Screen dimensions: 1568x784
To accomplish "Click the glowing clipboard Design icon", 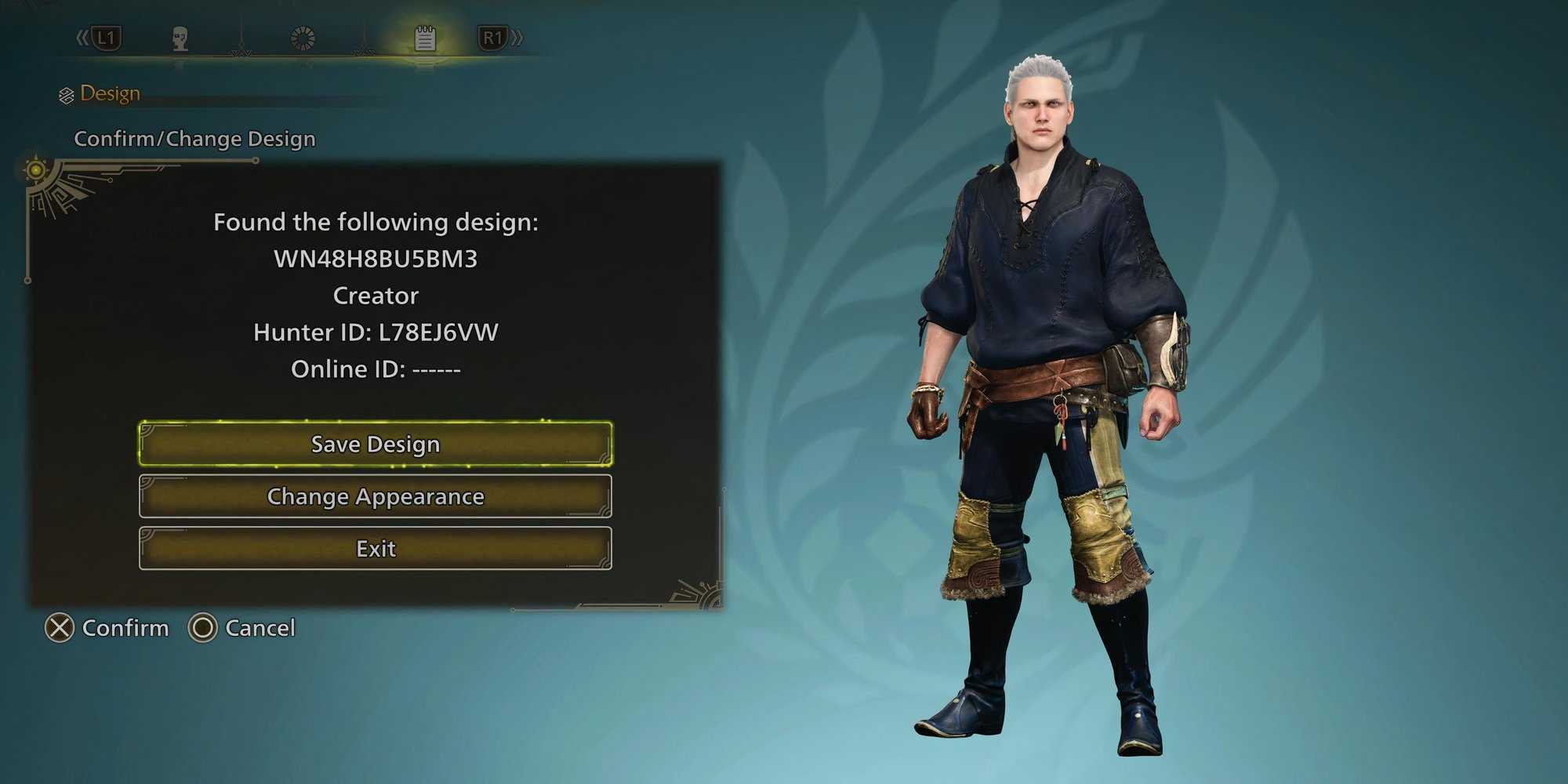I will [x=423, y=36].
